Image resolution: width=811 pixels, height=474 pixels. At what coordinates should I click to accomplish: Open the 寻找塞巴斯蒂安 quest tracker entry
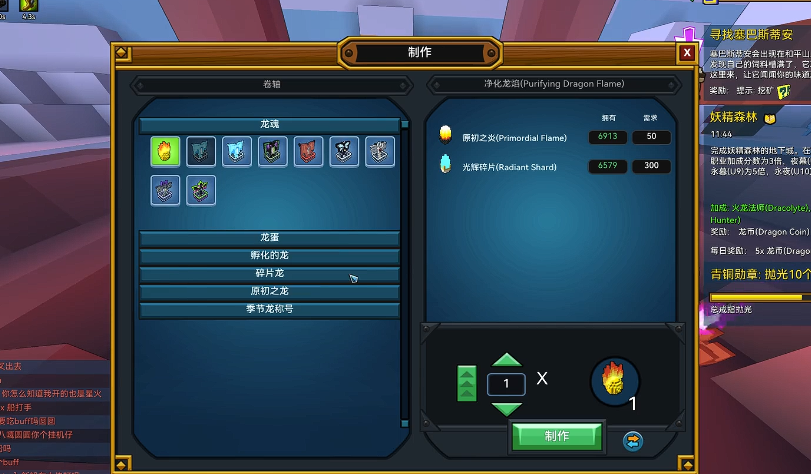click(751, 34)
